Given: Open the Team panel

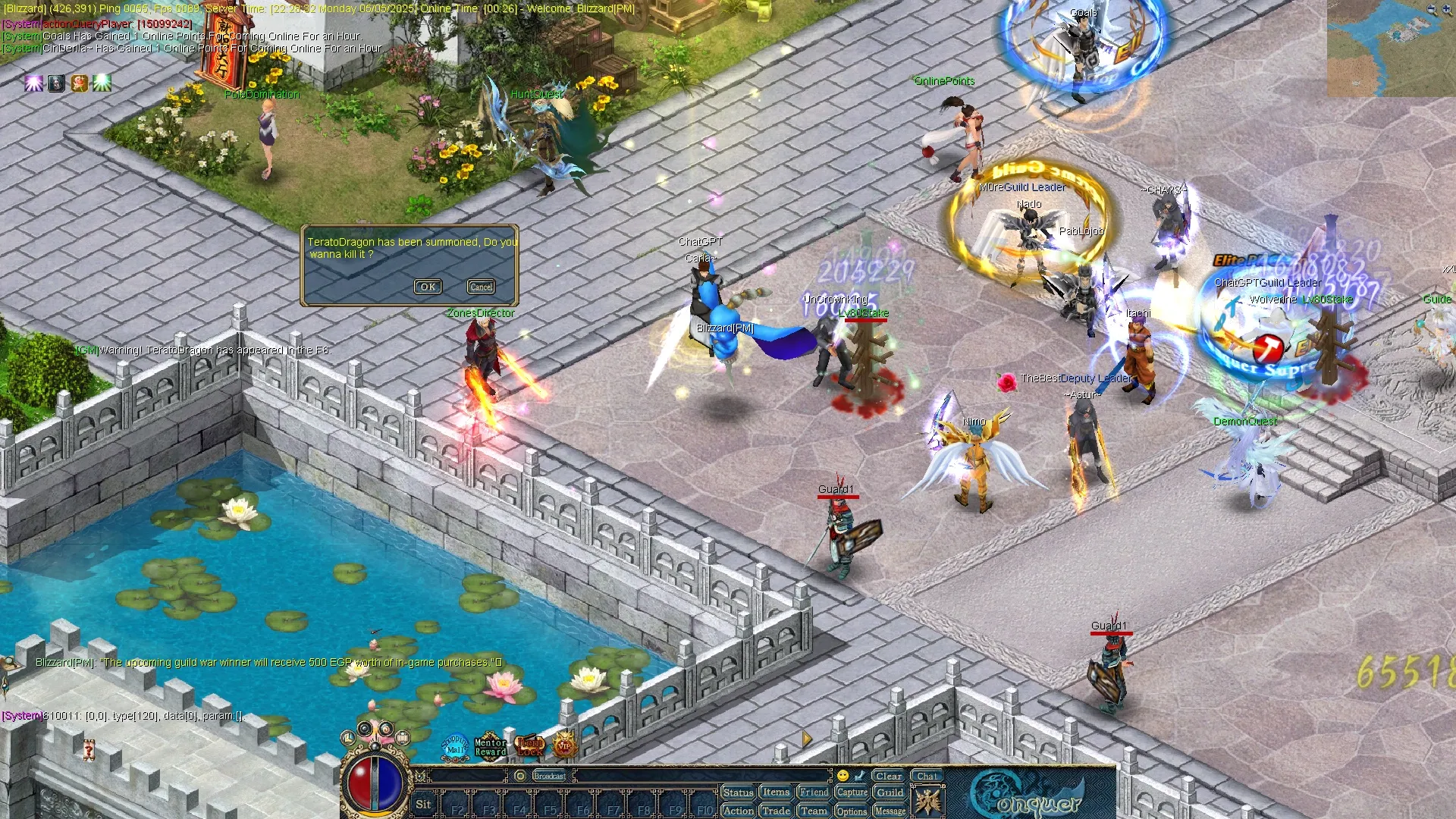Looking at the screenshot, I should 814,811.
